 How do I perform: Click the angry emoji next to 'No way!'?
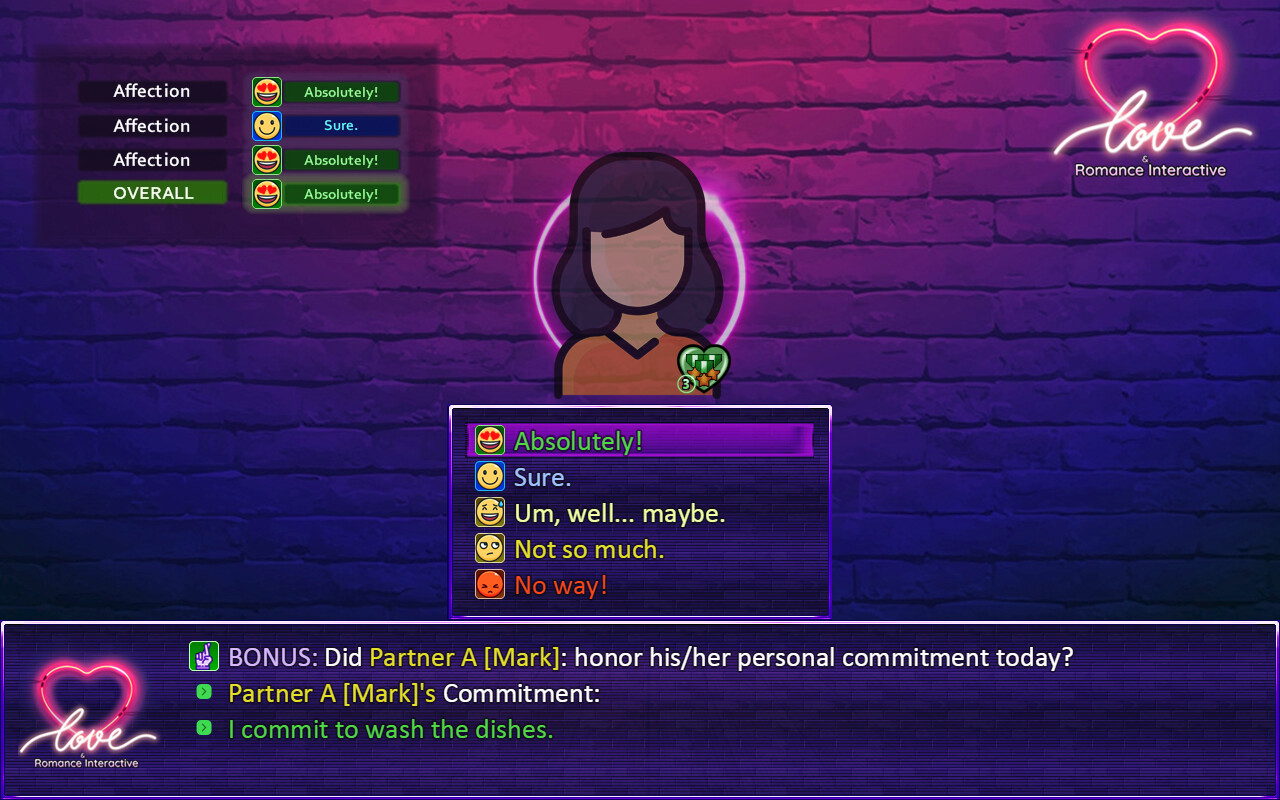(490, 584)
